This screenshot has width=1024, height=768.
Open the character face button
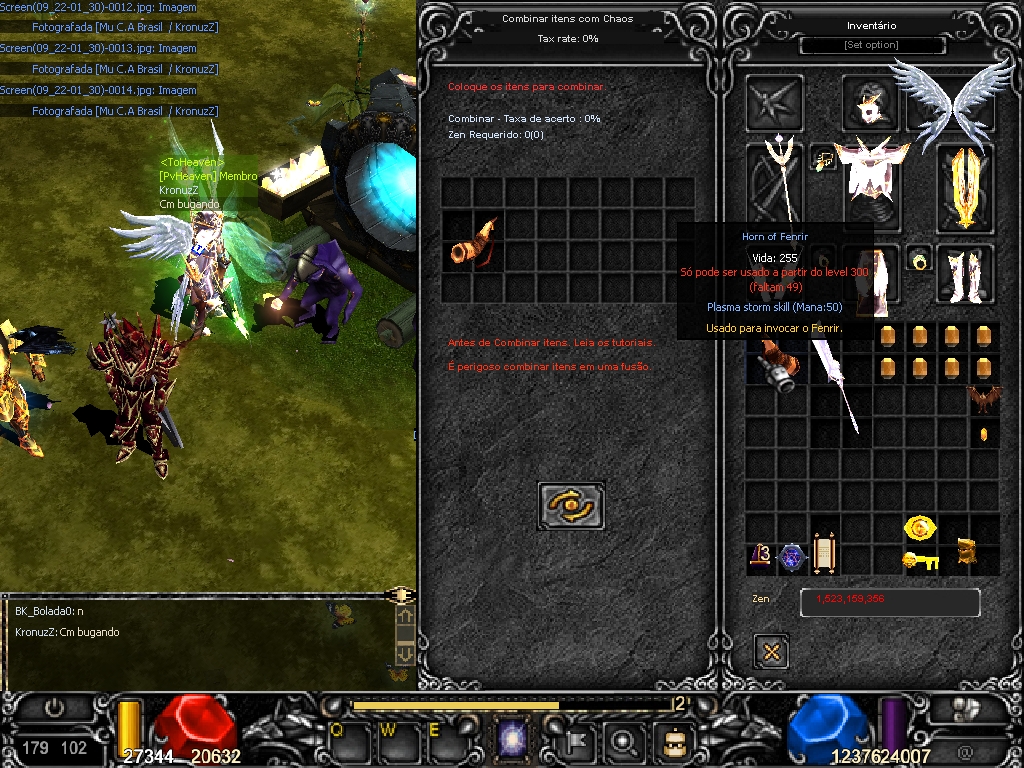tap(673, 741)
